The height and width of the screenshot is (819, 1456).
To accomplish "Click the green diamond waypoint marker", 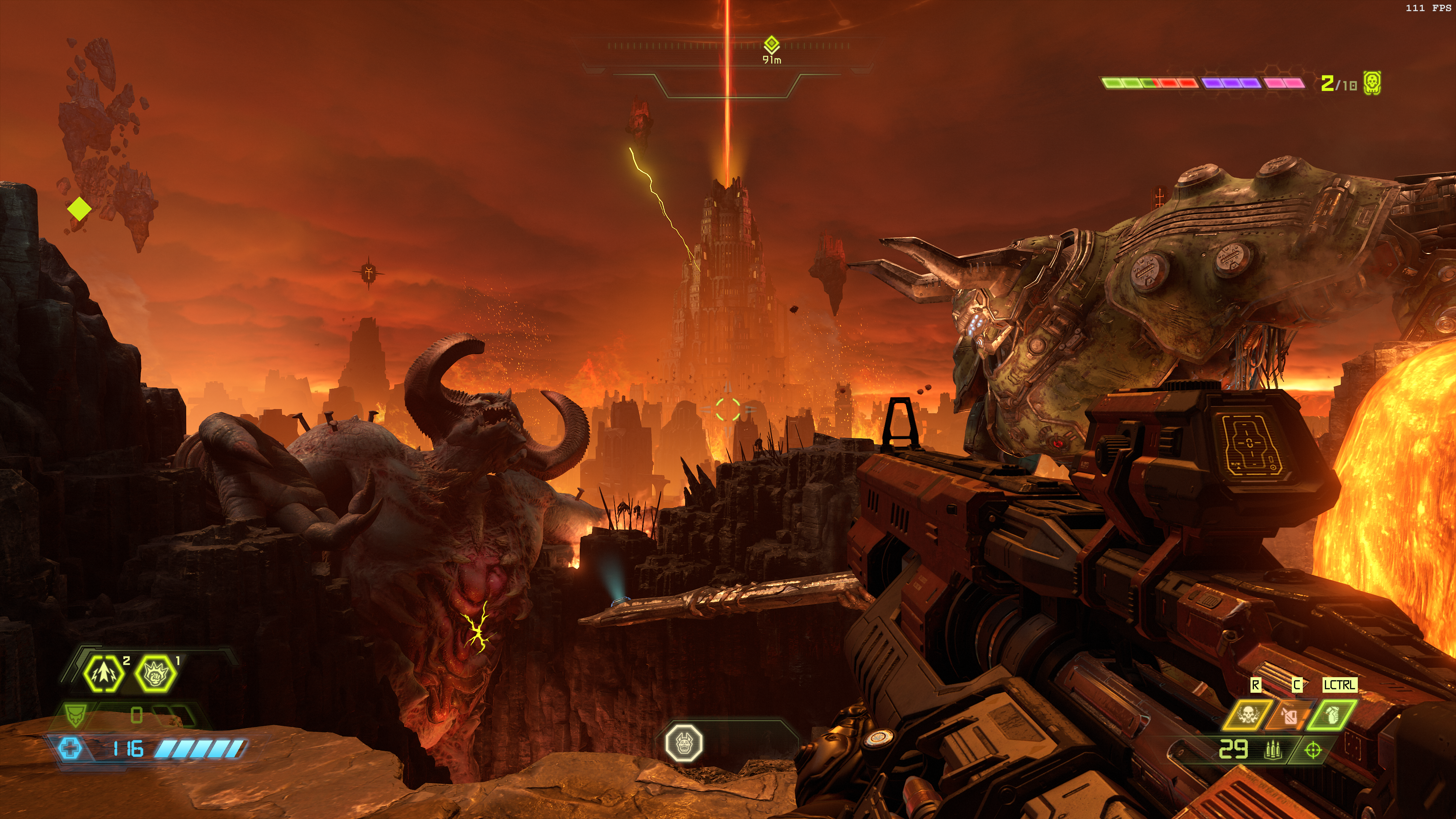I will 79,209.
